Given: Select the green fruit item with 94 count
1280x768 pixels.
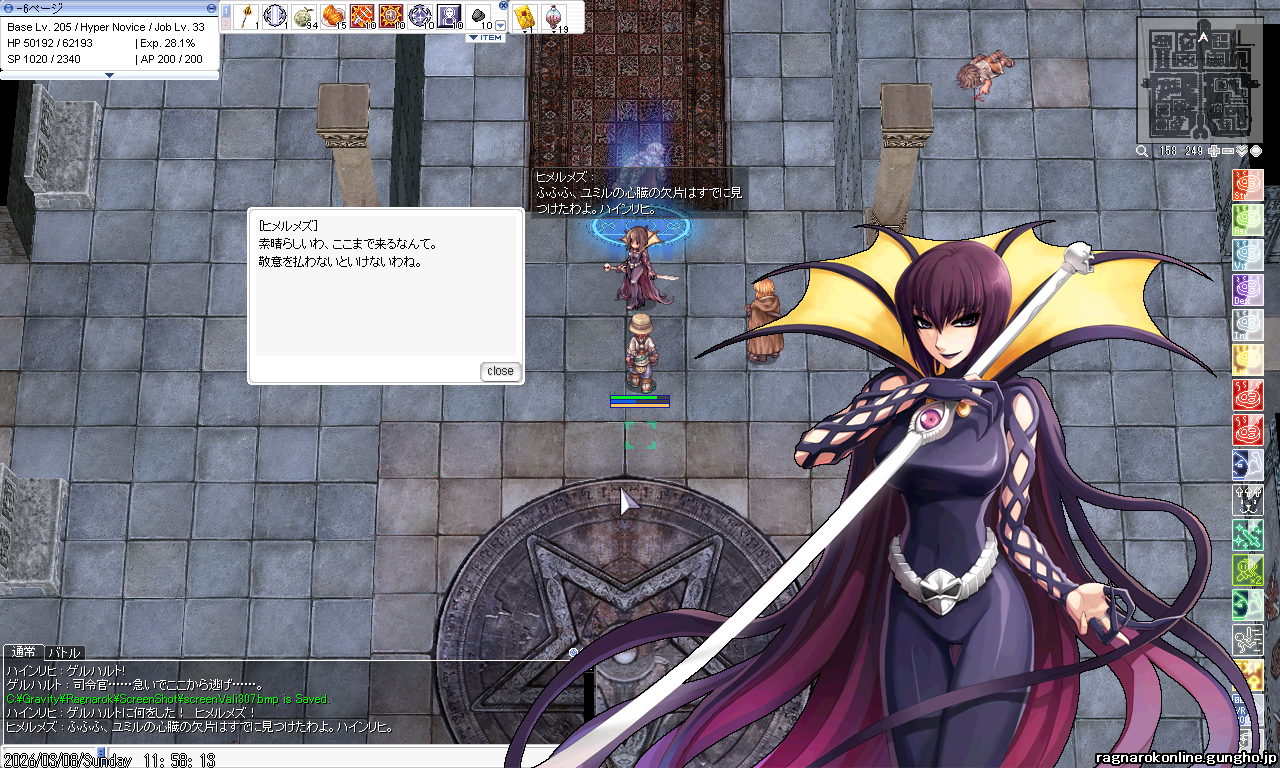Looking at the screenshot, I should point(304,16).
